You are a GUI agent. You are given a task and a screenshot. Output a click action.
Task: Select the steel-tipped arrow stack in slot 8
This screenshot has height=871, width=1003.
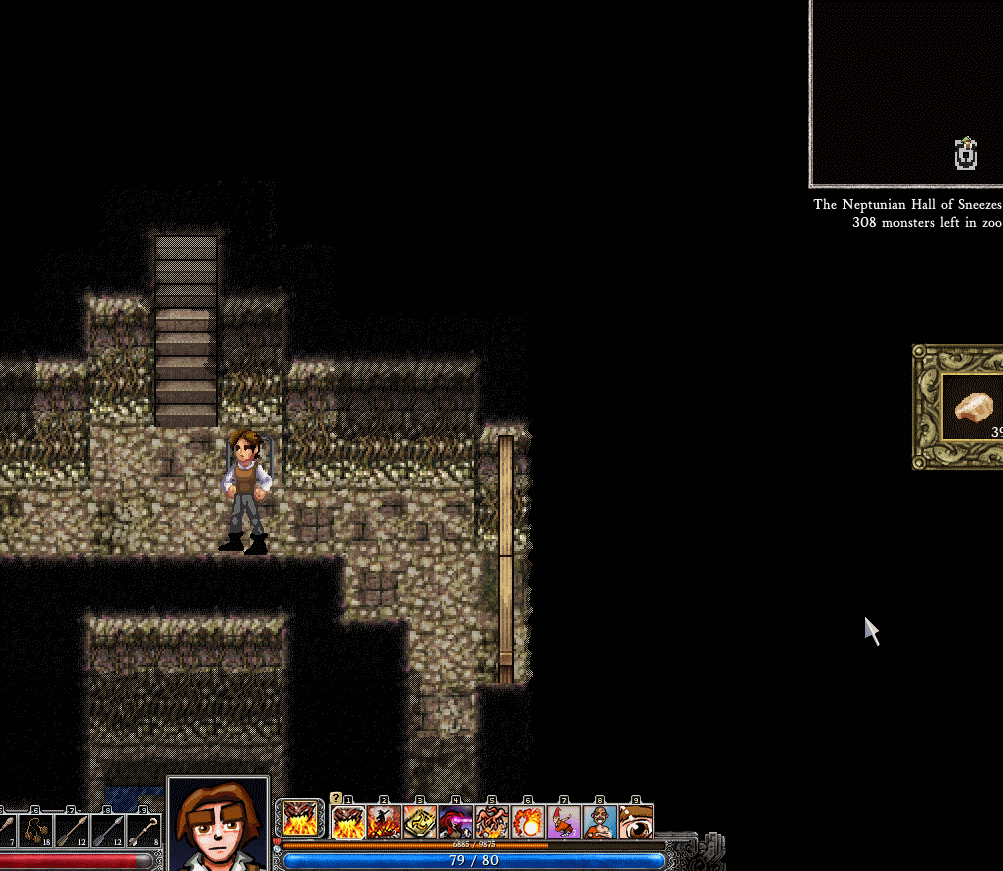[108, 831]
